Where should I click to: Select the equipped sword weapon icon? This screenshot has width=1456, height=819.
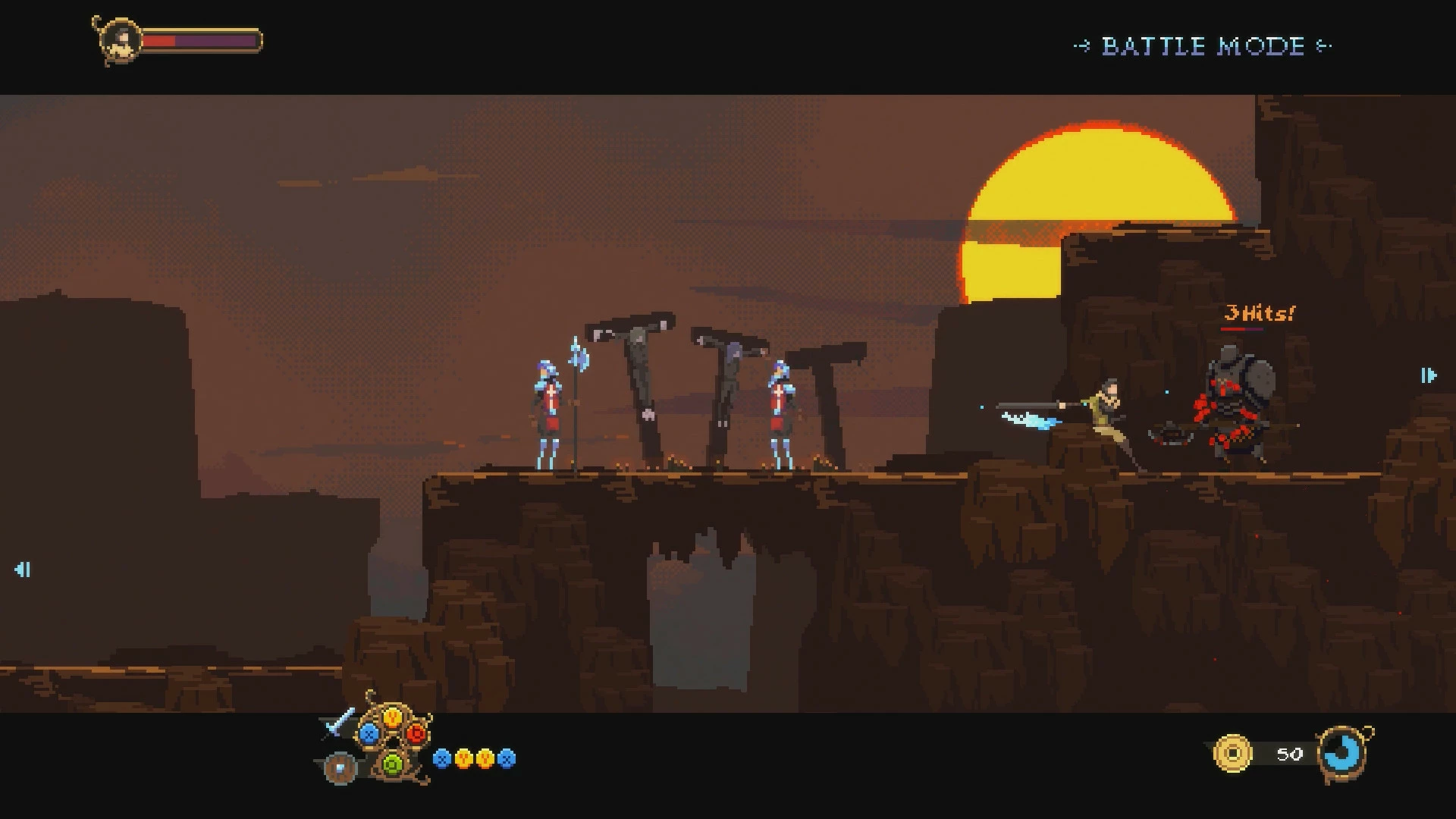click(x=338, y=723)
